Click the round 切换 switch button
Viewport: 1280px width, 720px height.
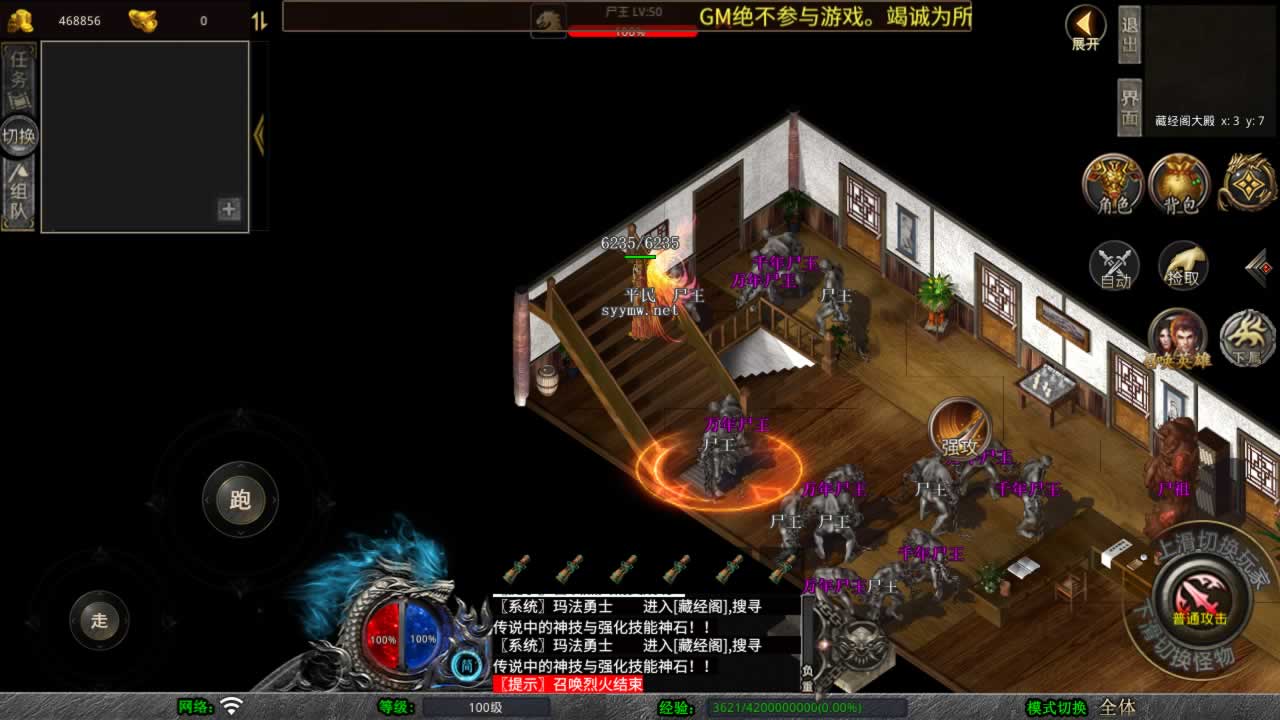point(19,136)
